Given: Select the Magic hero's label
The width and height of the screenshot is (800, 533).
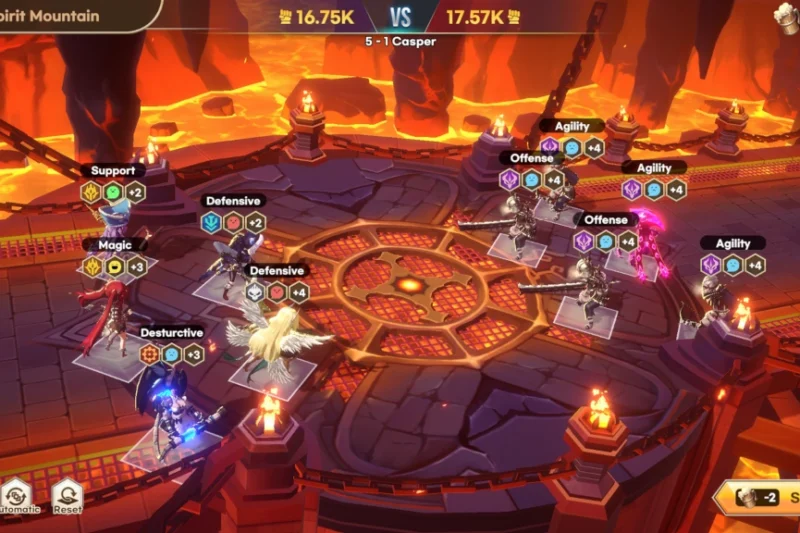Looking at the screenshot, I should [114, 245].
